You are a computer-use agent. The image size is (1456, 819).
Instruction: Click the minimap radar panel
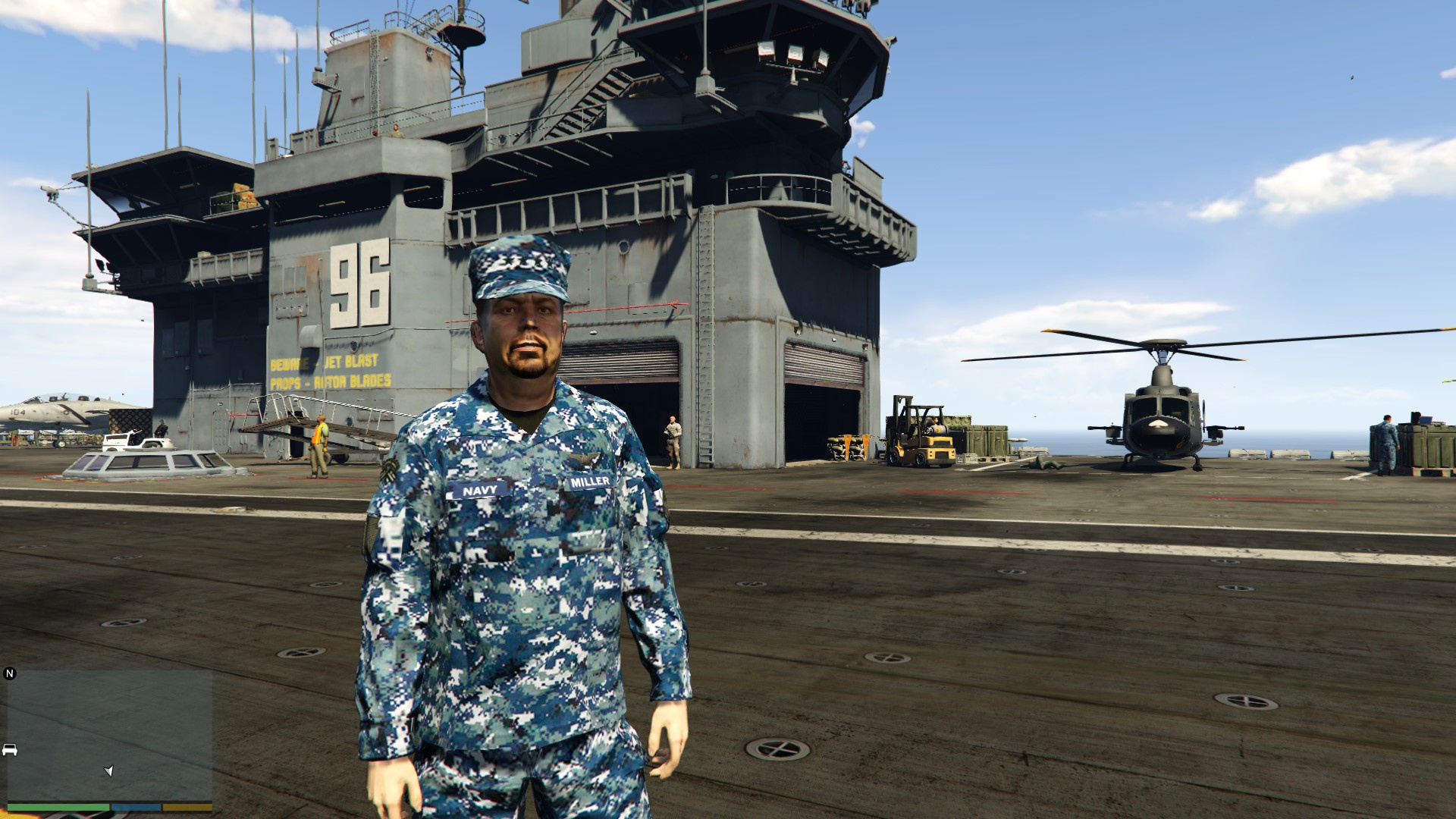[110, 734]
